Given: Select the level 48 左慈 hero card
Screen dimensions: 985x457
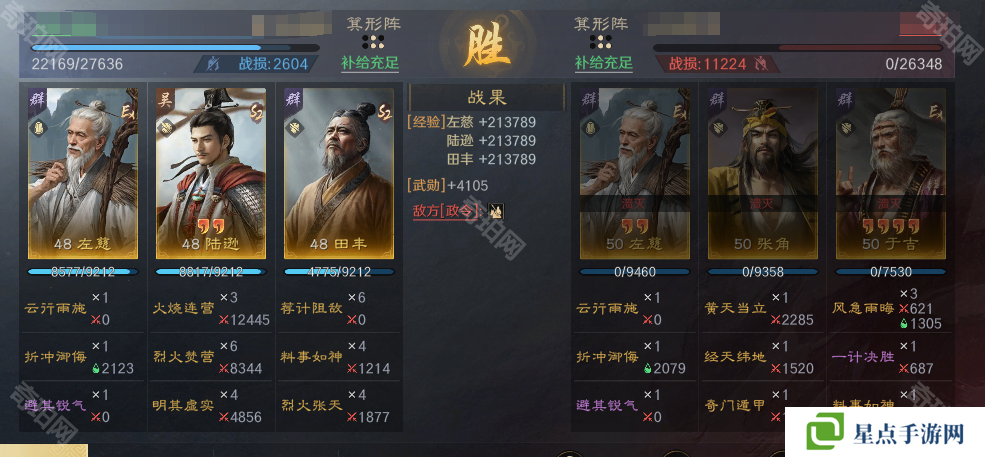Looking at the screenshot, I should tap(83, 173).
